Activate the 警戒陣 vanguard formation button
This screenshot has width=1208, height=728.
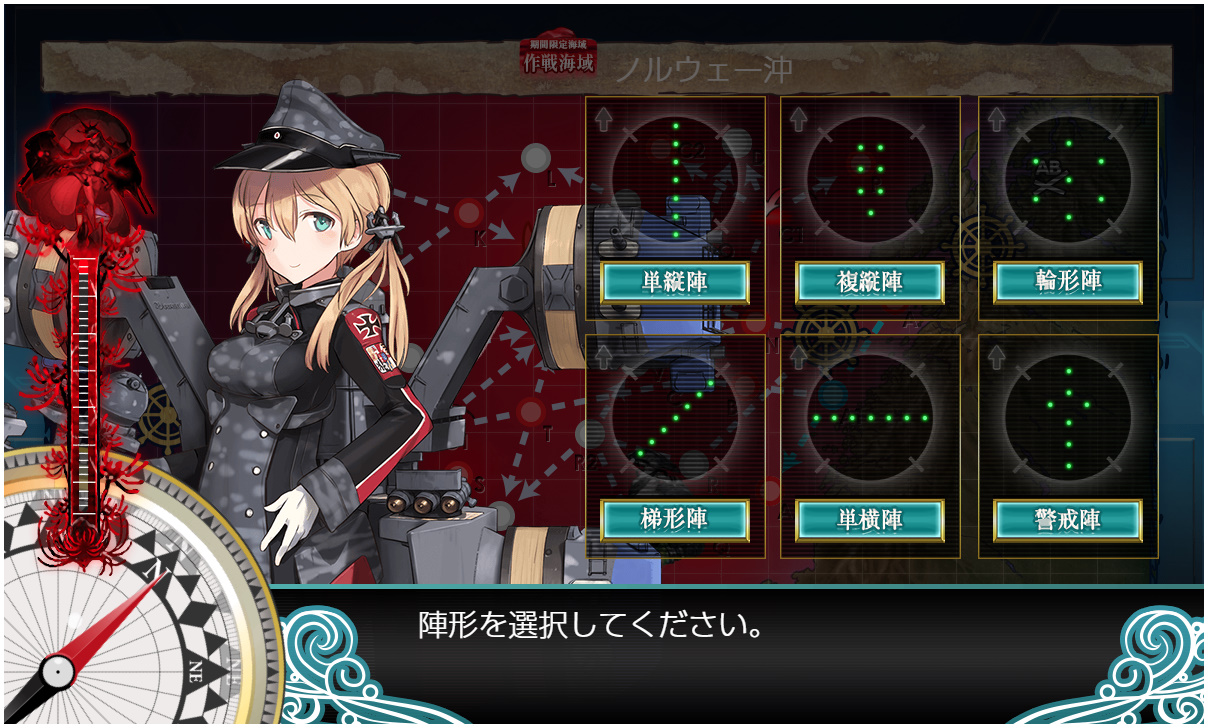coord(1068,519)
